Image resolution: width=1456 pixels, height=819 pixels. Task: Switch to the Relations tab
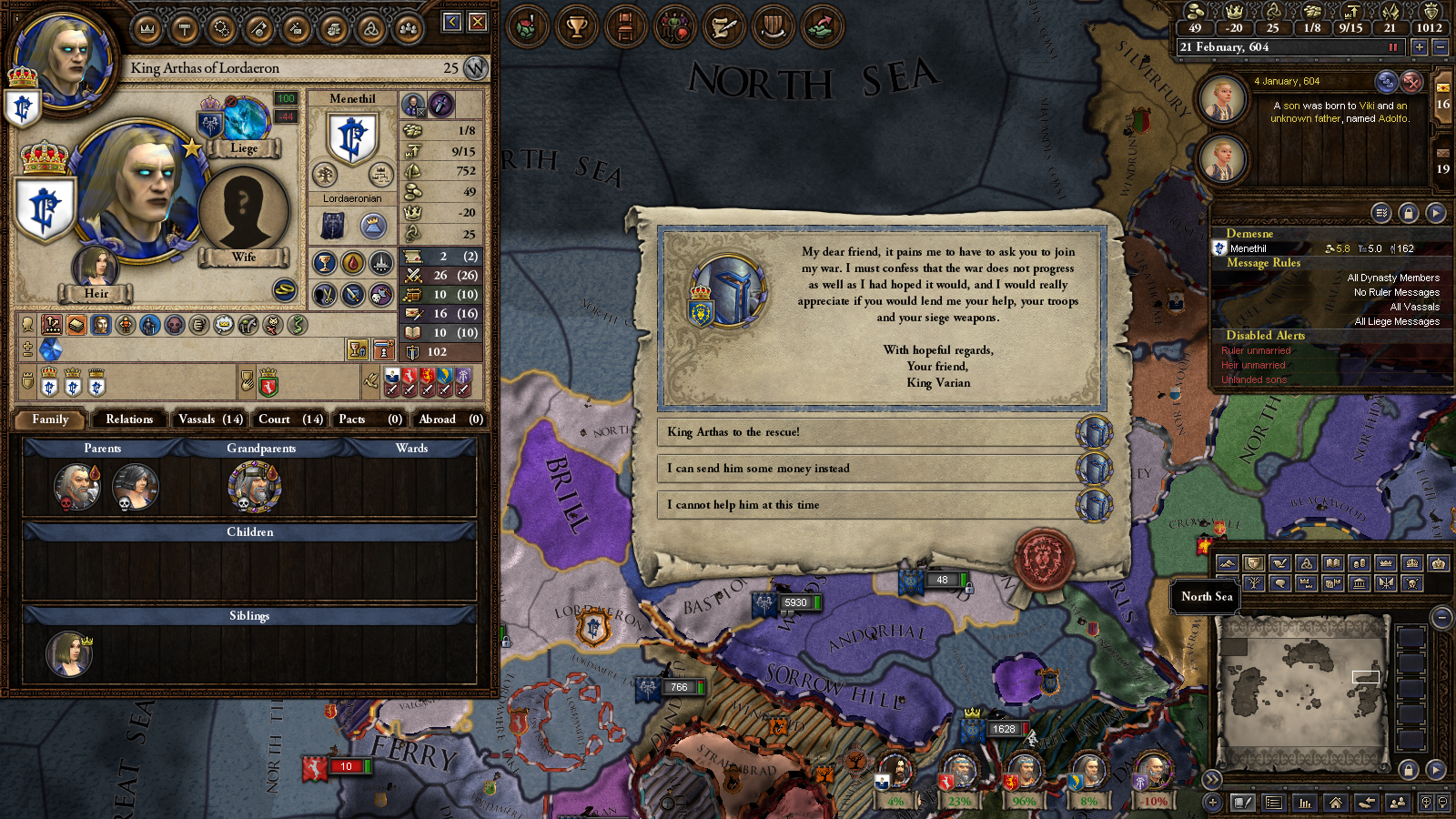point(129,420)
